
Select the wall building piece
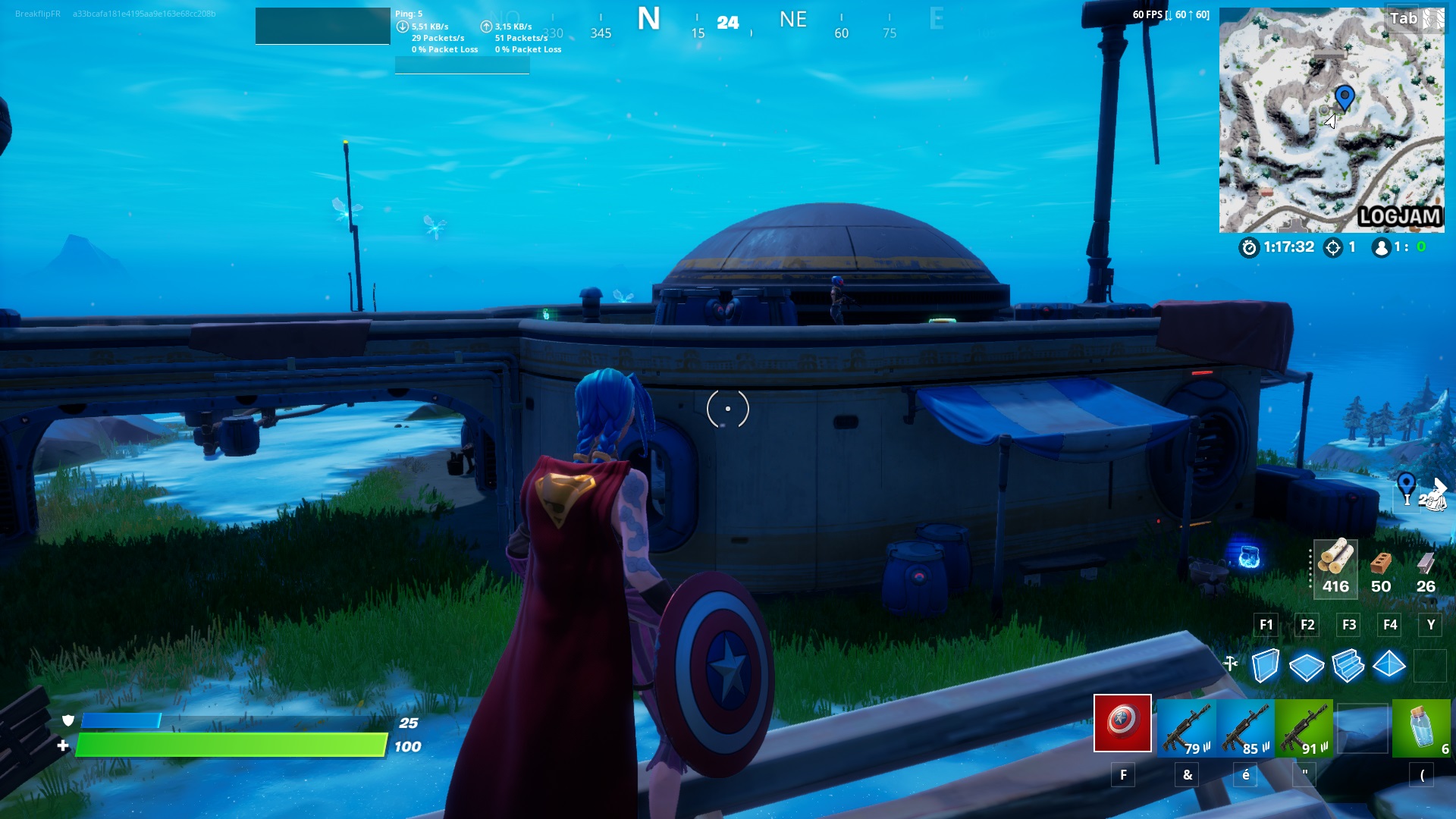point(1265,664)
